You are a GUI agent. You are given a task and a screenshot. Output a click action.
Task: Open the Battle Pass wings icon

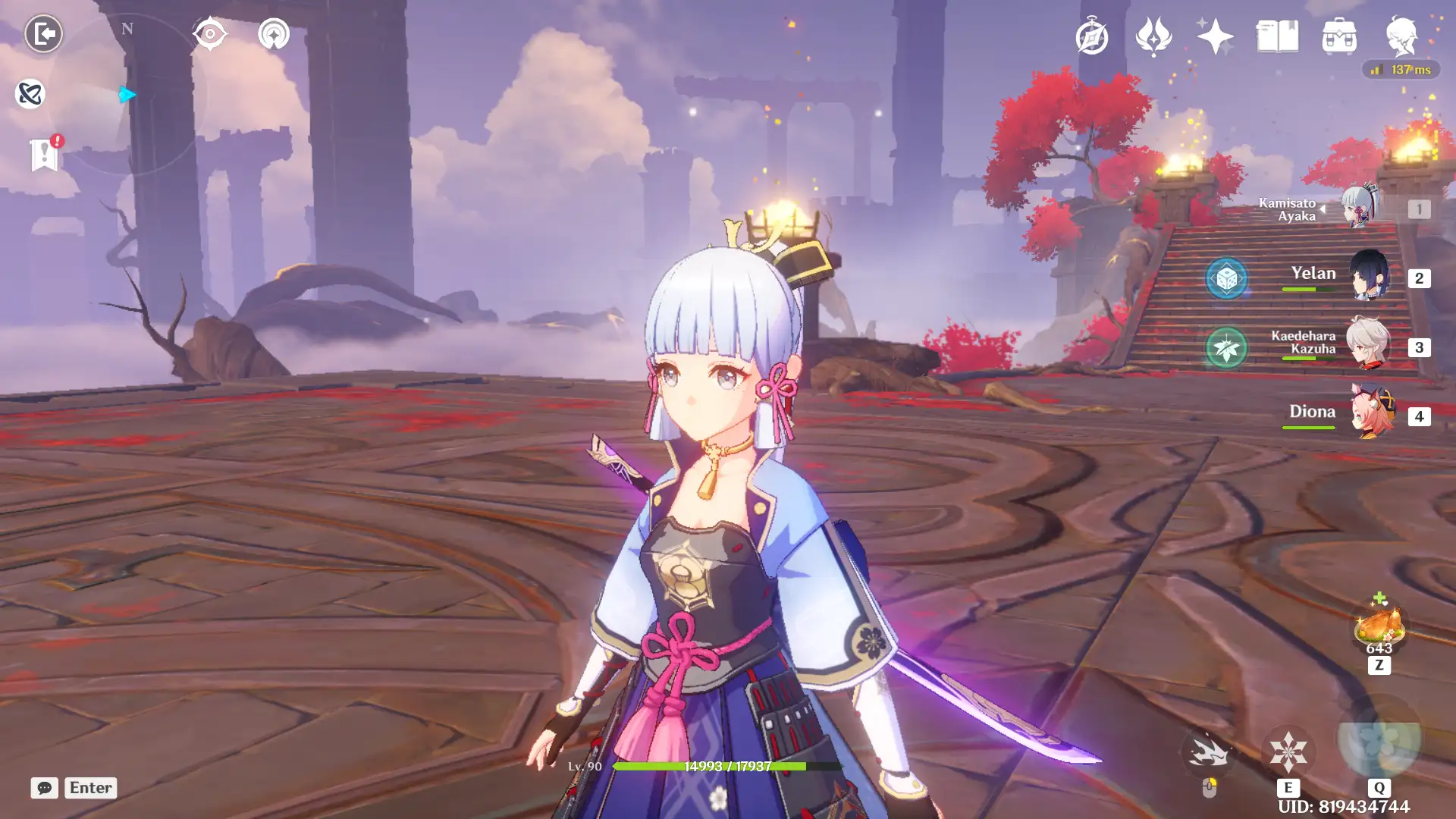[x=1153, y=36]
